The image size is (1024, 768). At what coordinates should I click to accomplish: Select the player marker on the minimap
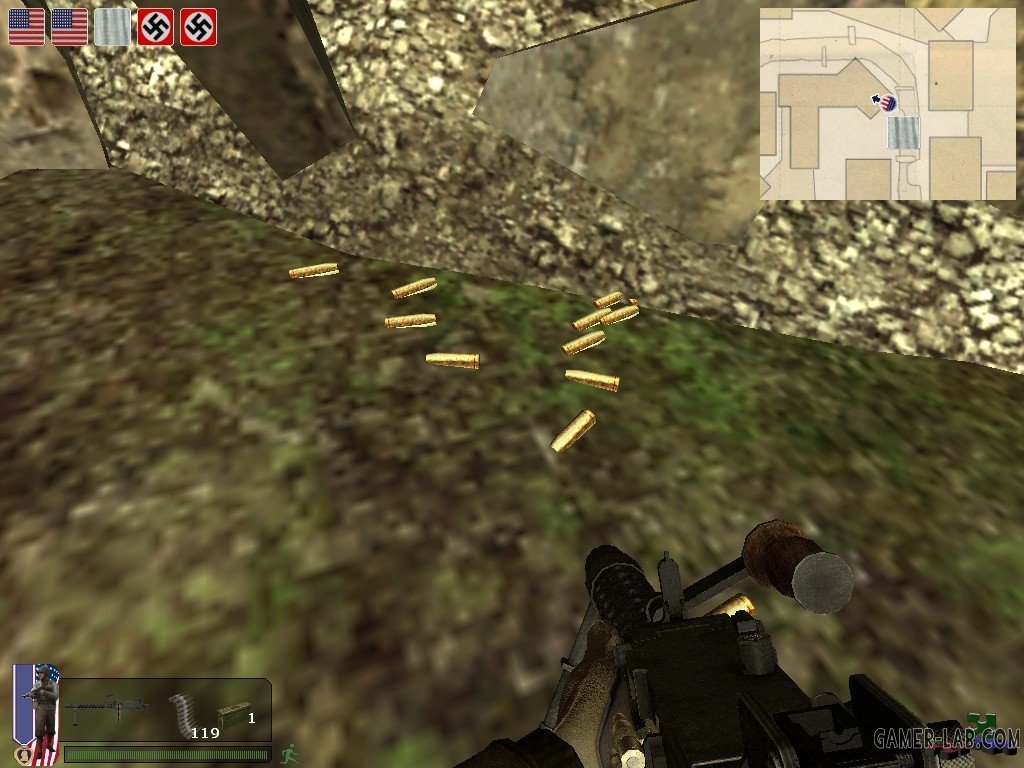888,101
